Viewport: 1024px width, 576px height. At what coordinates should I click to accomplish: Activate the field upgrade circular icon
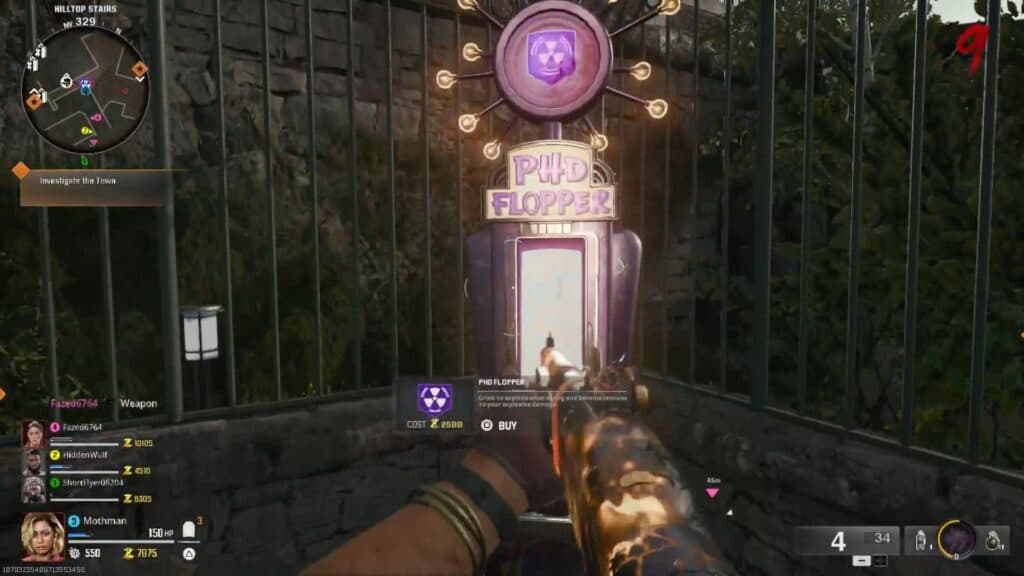[x=956, y=540]
